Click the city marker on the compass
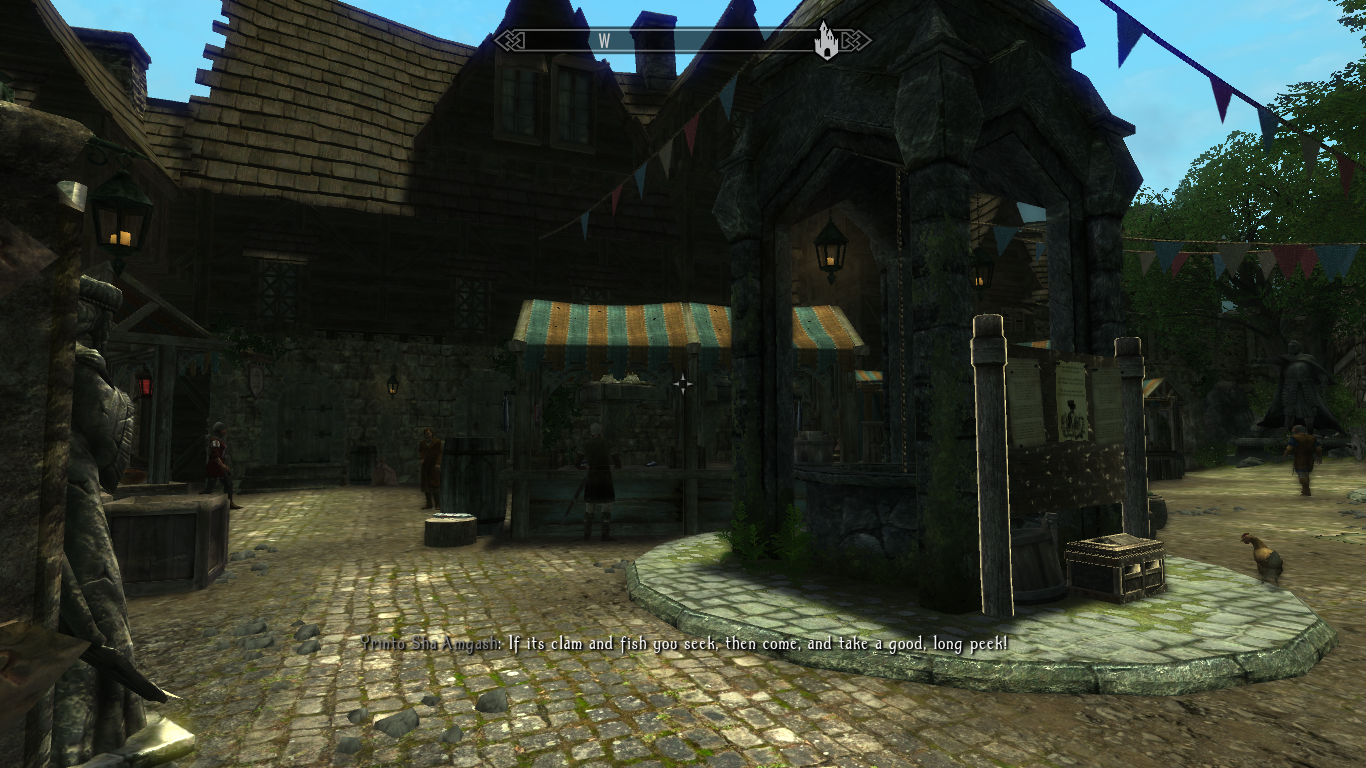 pyautogui.click(x=826, y=41)
